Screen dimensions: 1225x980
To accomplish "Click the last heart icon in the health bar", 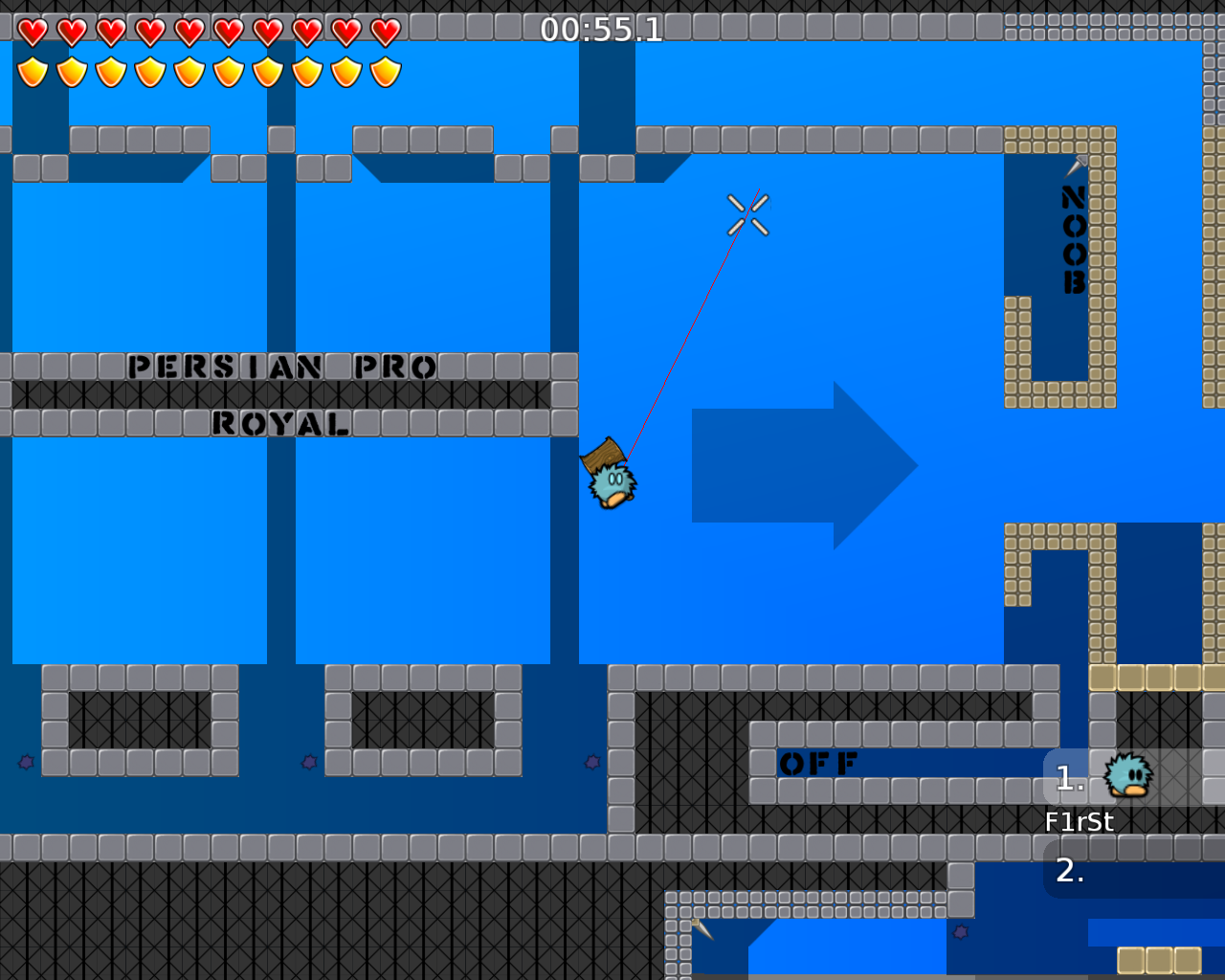I will click(x=383, y=30).
